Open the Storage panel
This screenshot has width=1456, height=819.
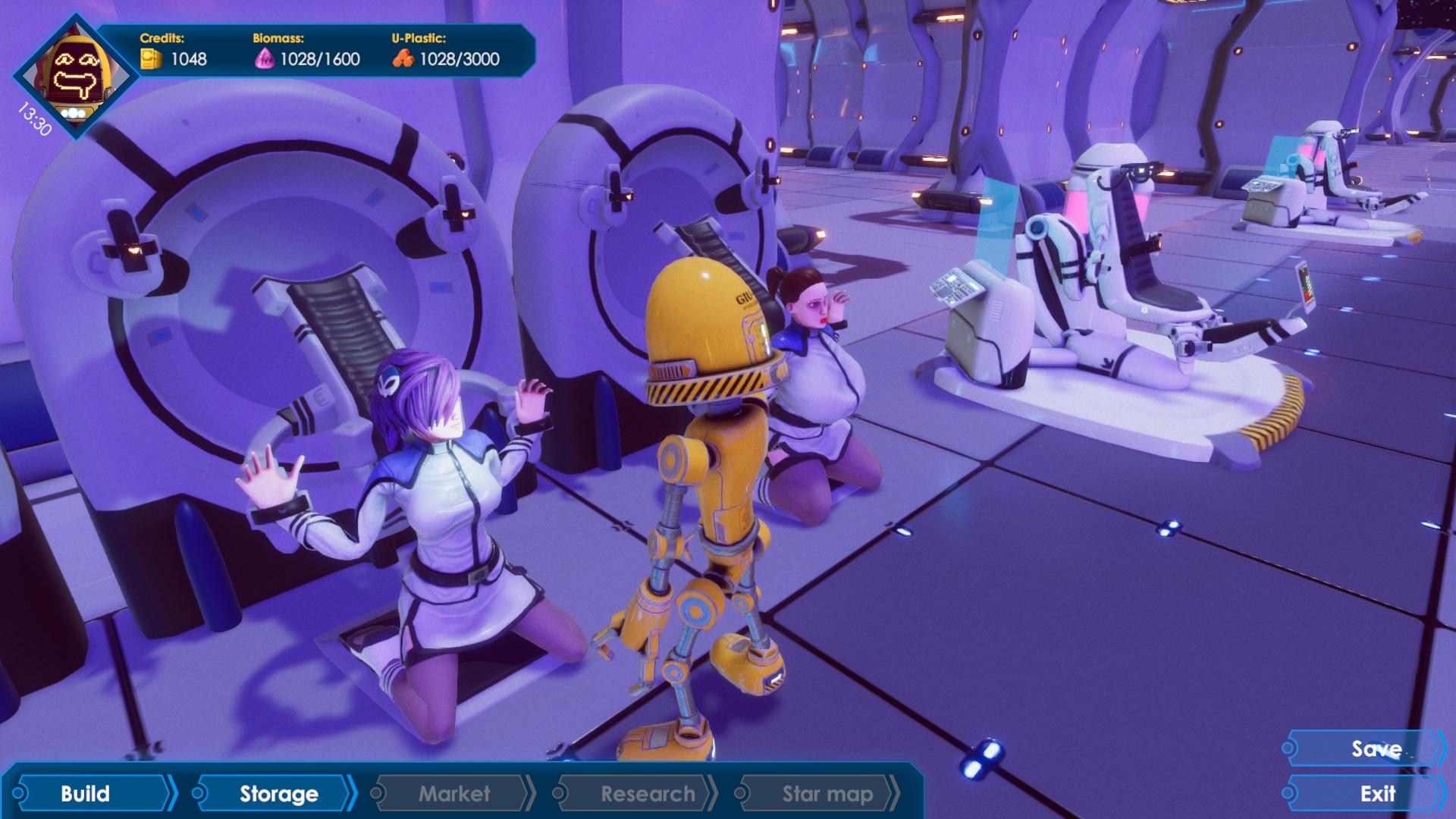pyautogui.click(x=278, y=793)
